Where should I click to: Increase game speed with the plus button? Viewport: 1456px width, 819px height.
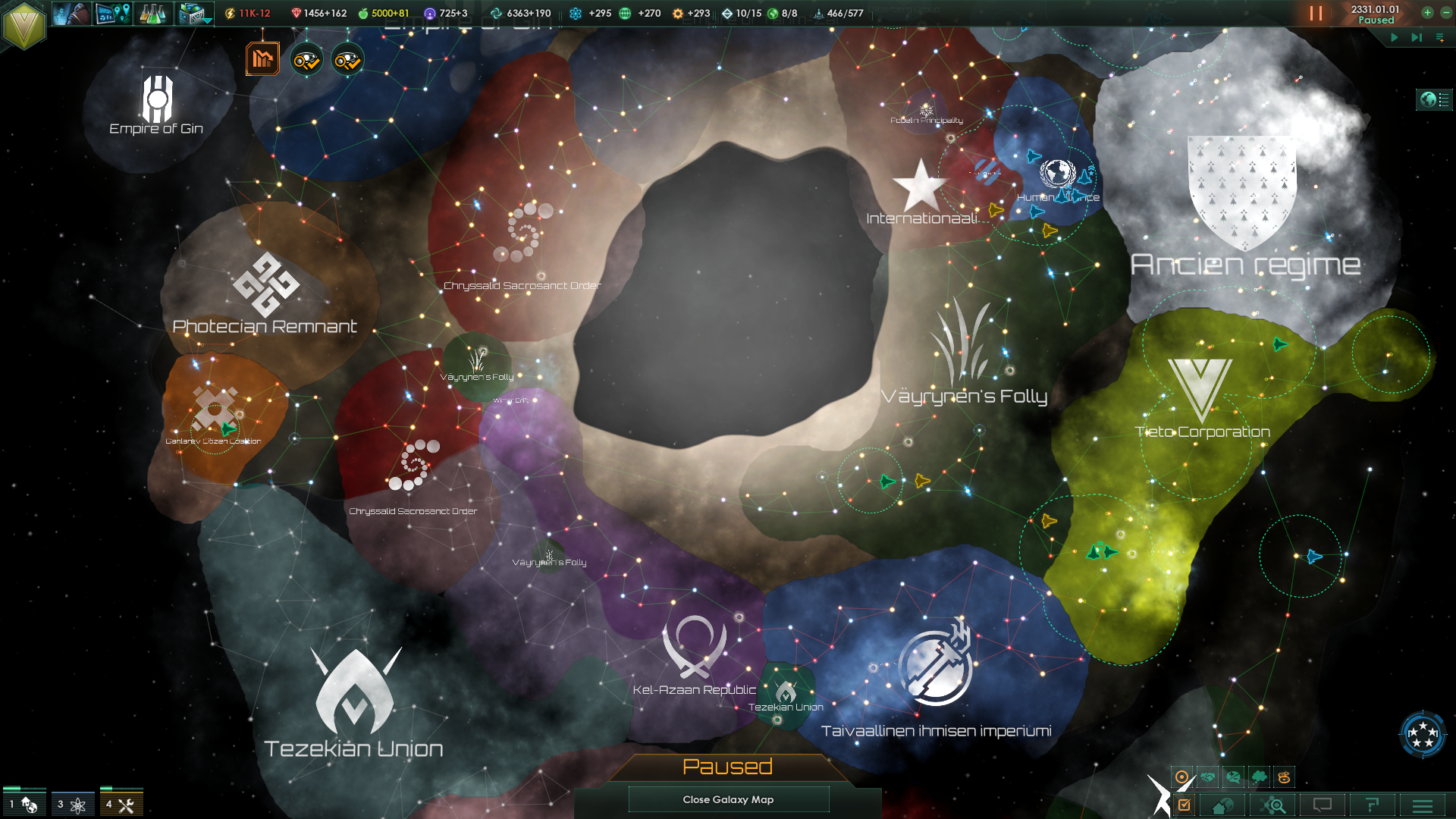1427,12
